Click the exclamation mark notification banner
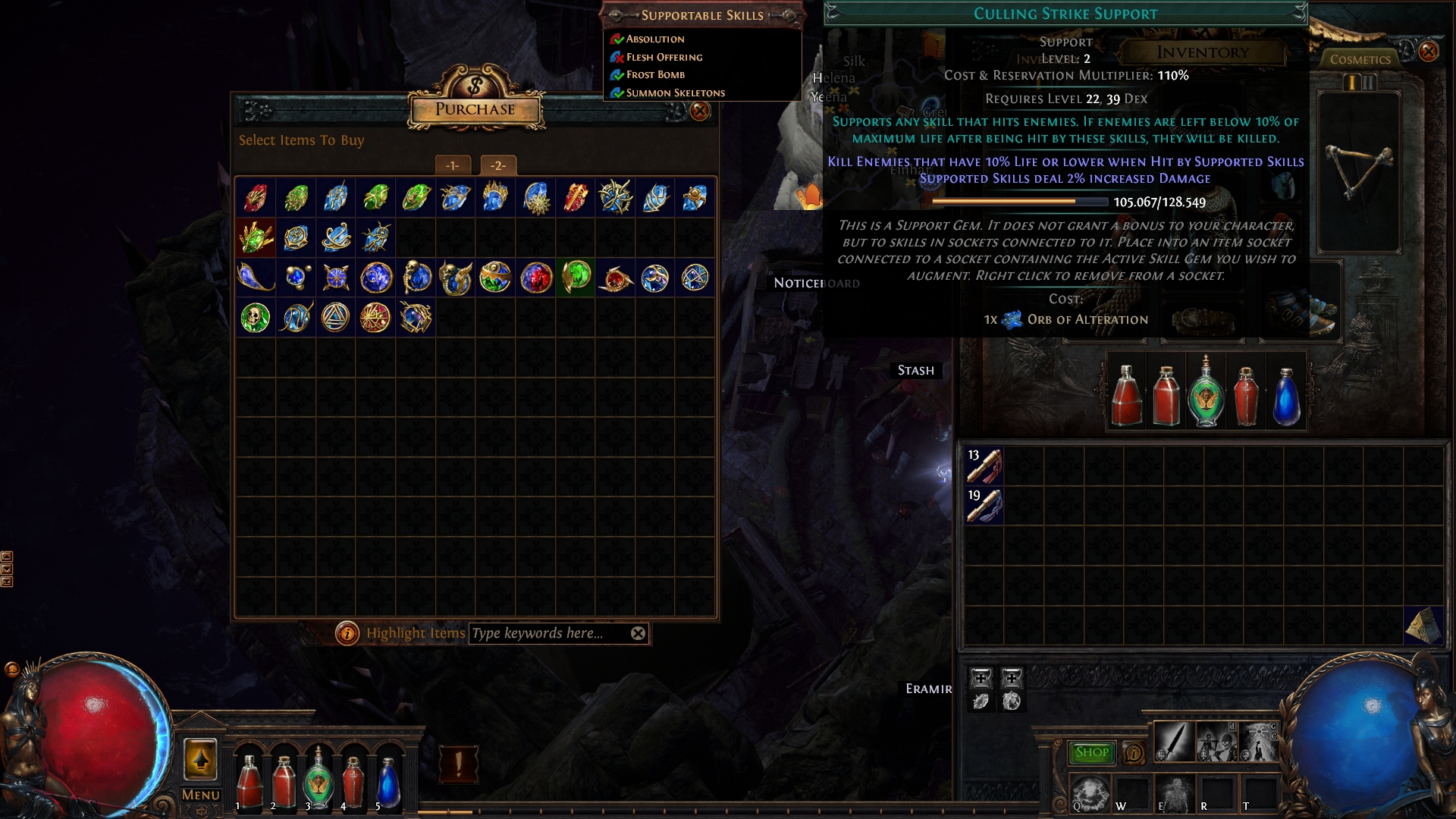The height and width of the screenshot is (819, 1456). click(x=459, y=763)
